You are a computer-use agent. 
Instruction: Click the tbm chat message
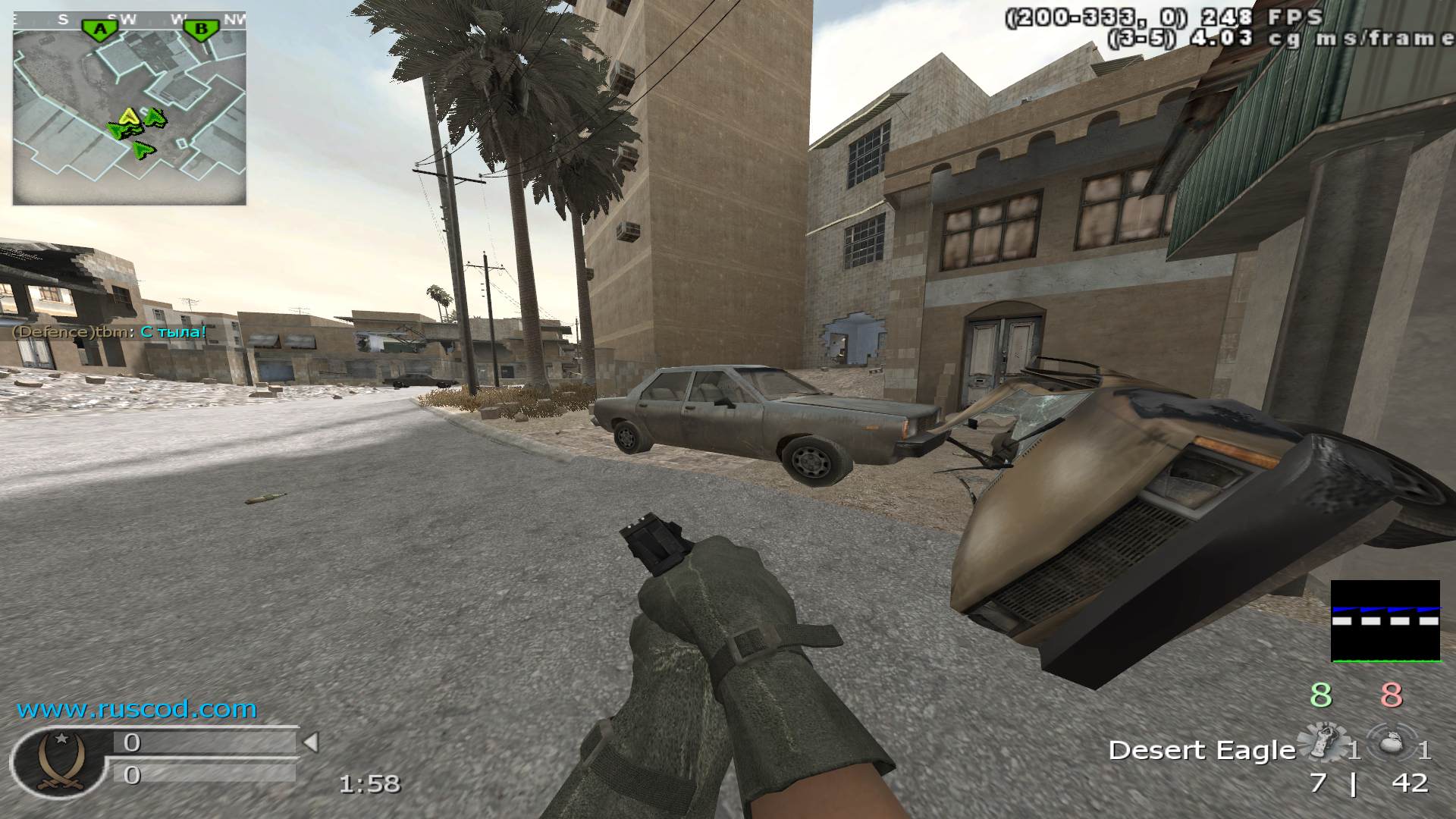pyautogui.click(x=109, y=331)
